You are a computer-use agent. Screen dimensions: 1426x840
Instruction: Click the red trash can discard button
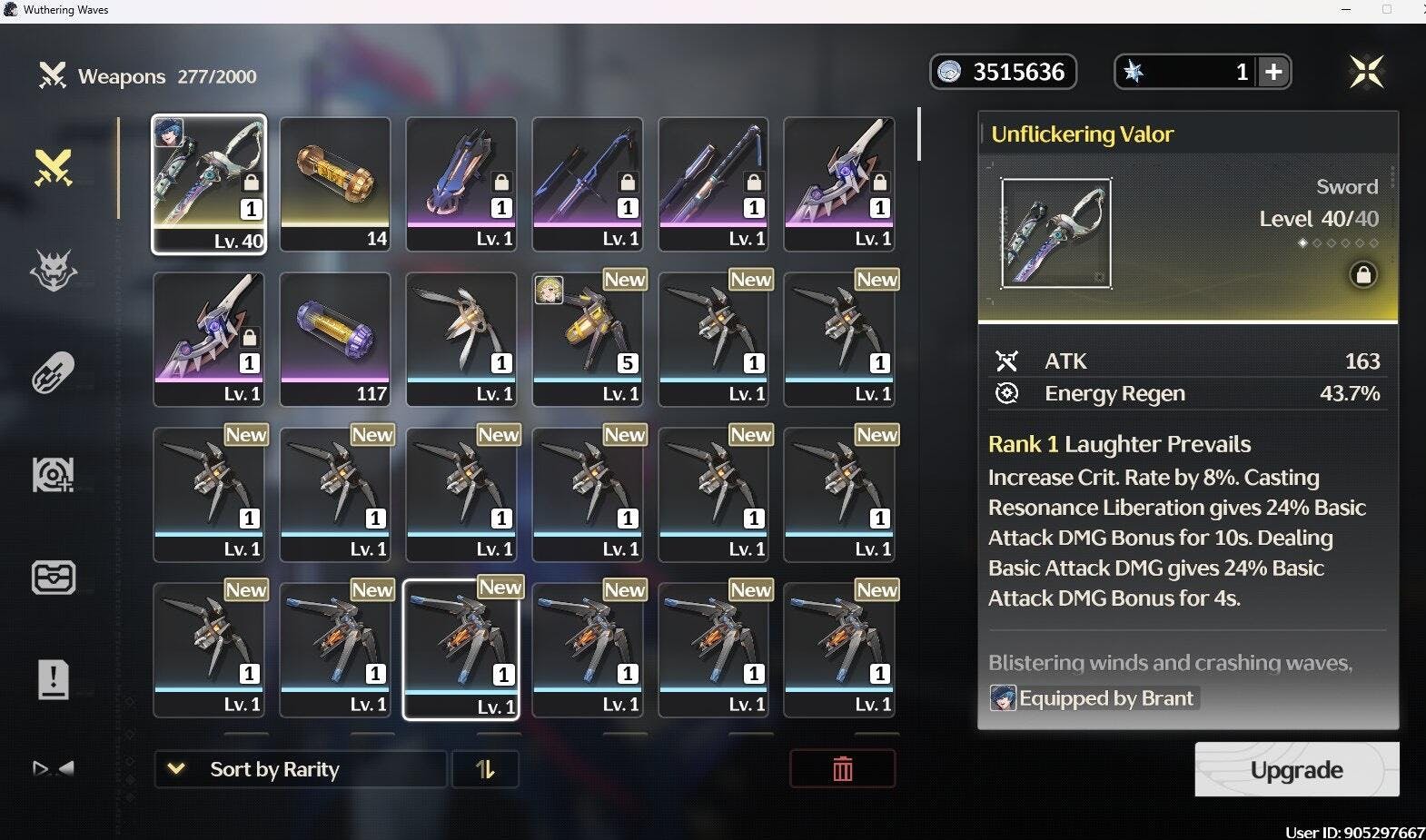842,769
